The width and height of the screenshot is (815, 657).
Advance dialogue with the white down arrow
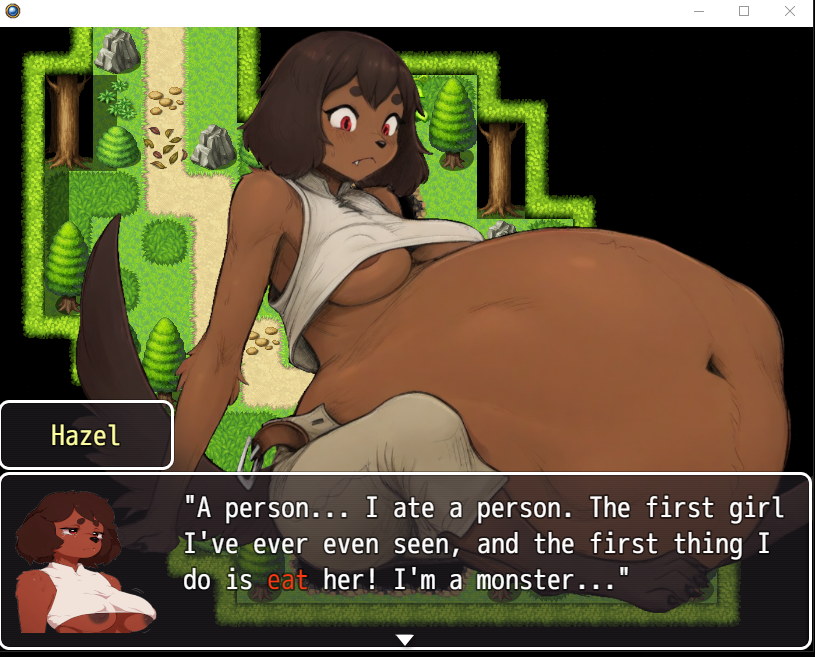404,640
